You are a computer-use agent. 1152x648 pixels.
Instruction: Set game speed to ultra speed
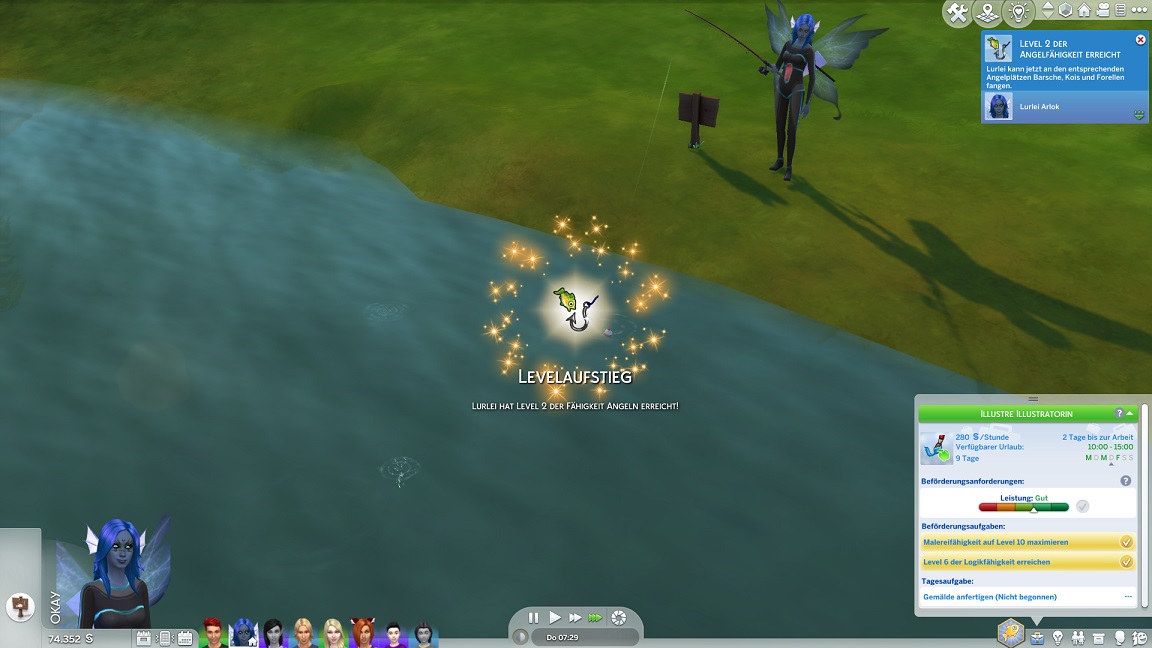pos(596,618)
